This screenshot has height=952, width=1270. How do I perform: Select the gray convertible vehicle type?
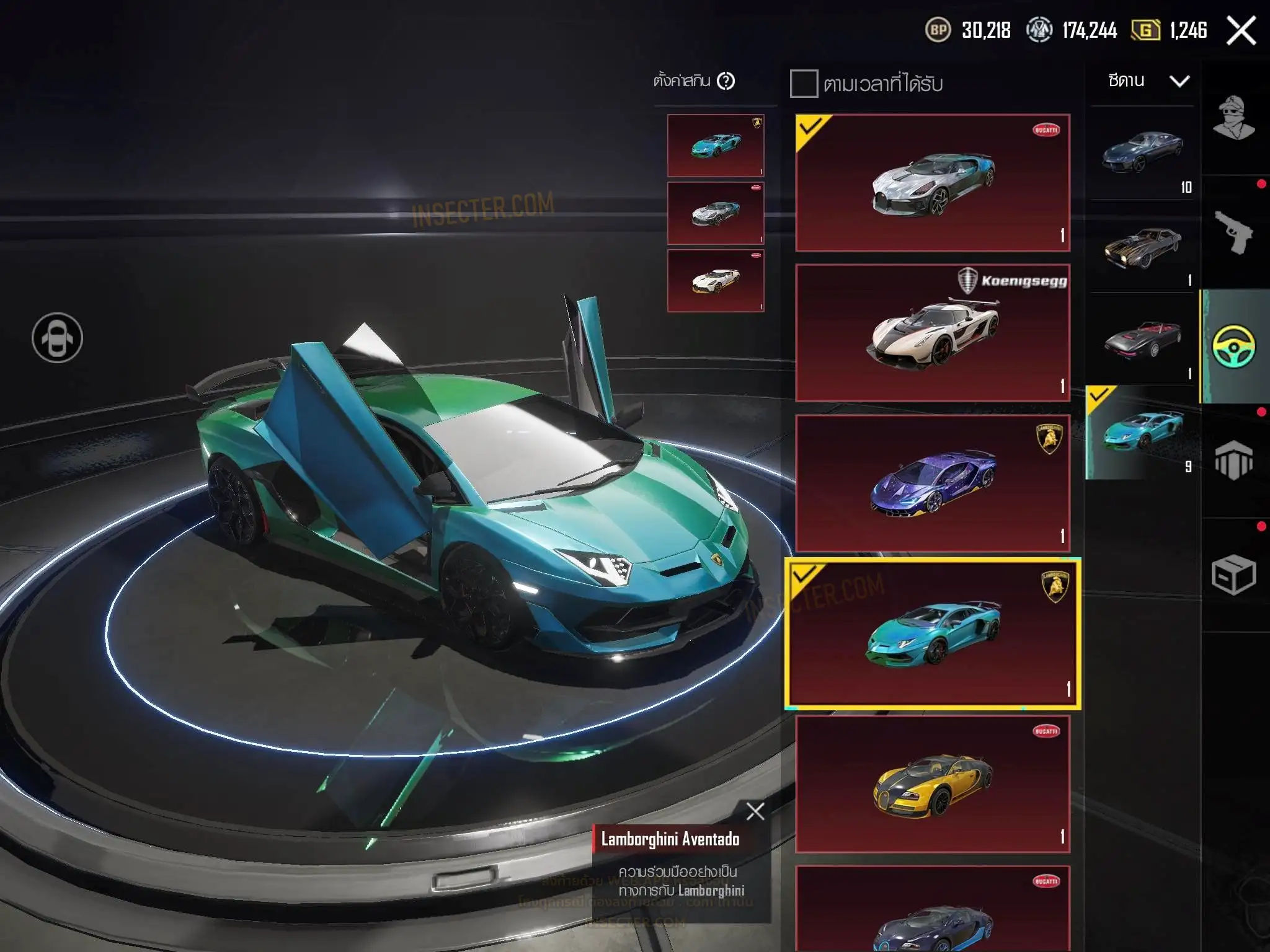[1142, 340]
